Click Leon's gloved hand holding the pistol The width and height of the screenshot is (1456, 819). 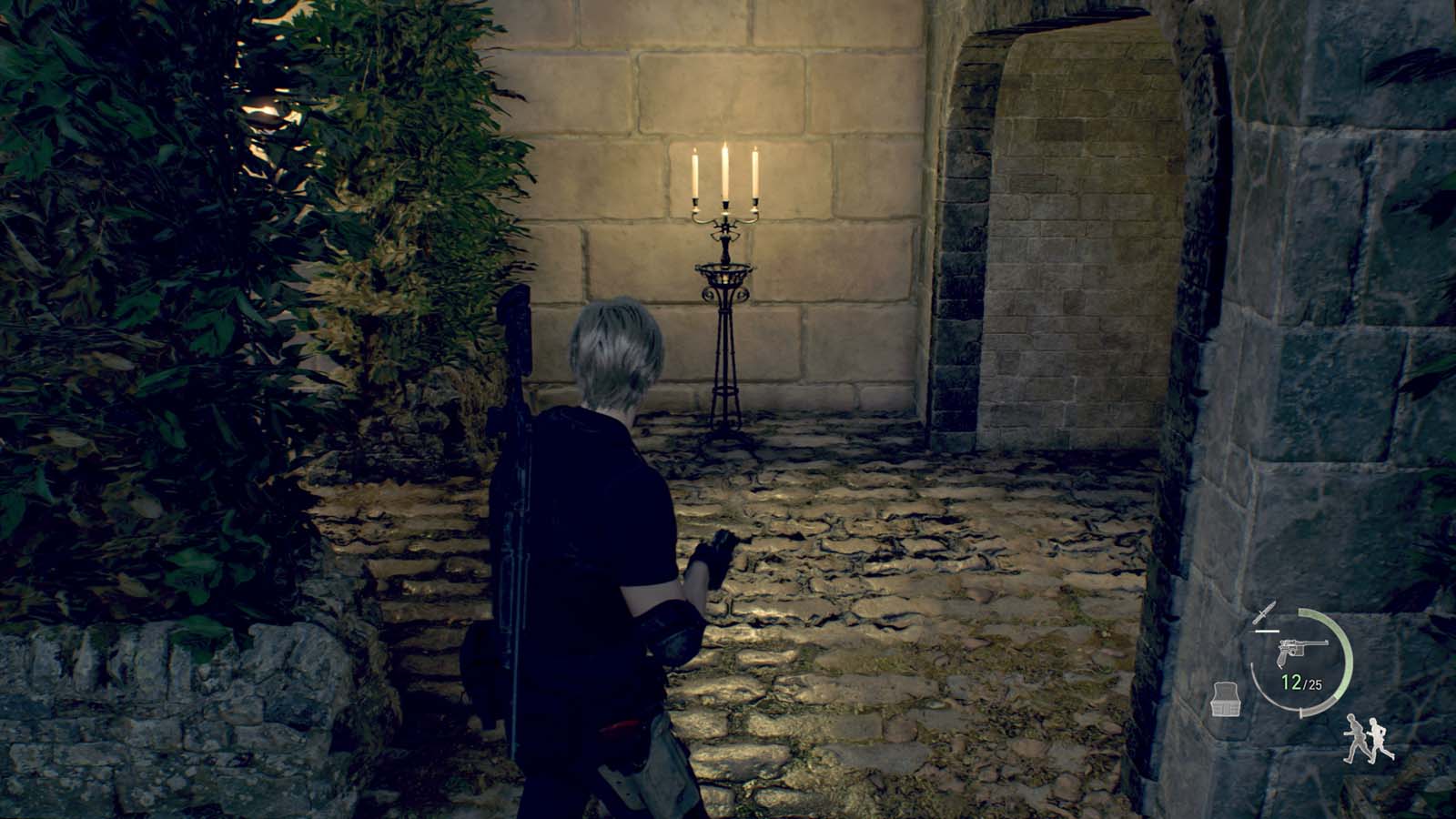715,555
